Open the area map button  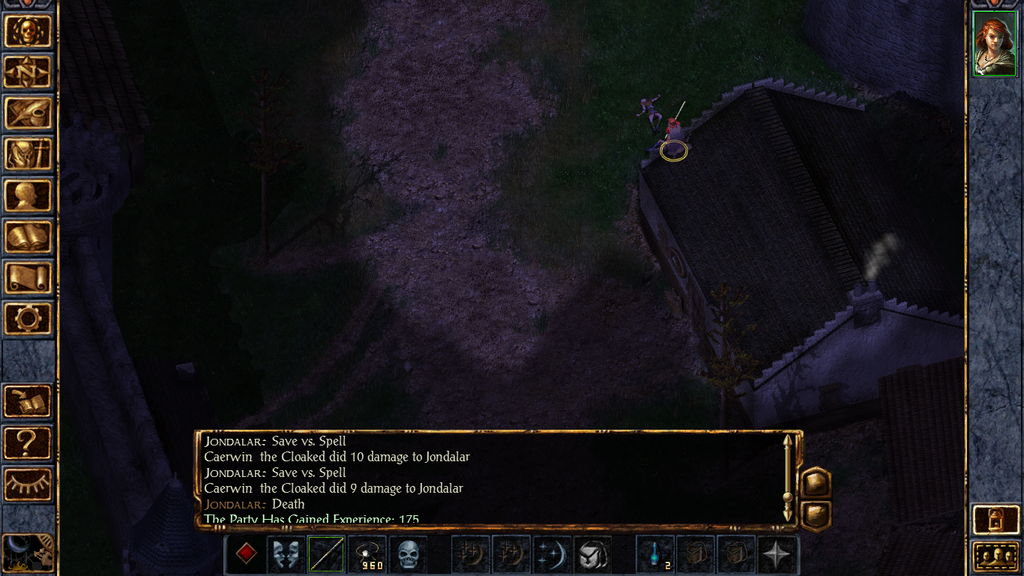point(27,72)
